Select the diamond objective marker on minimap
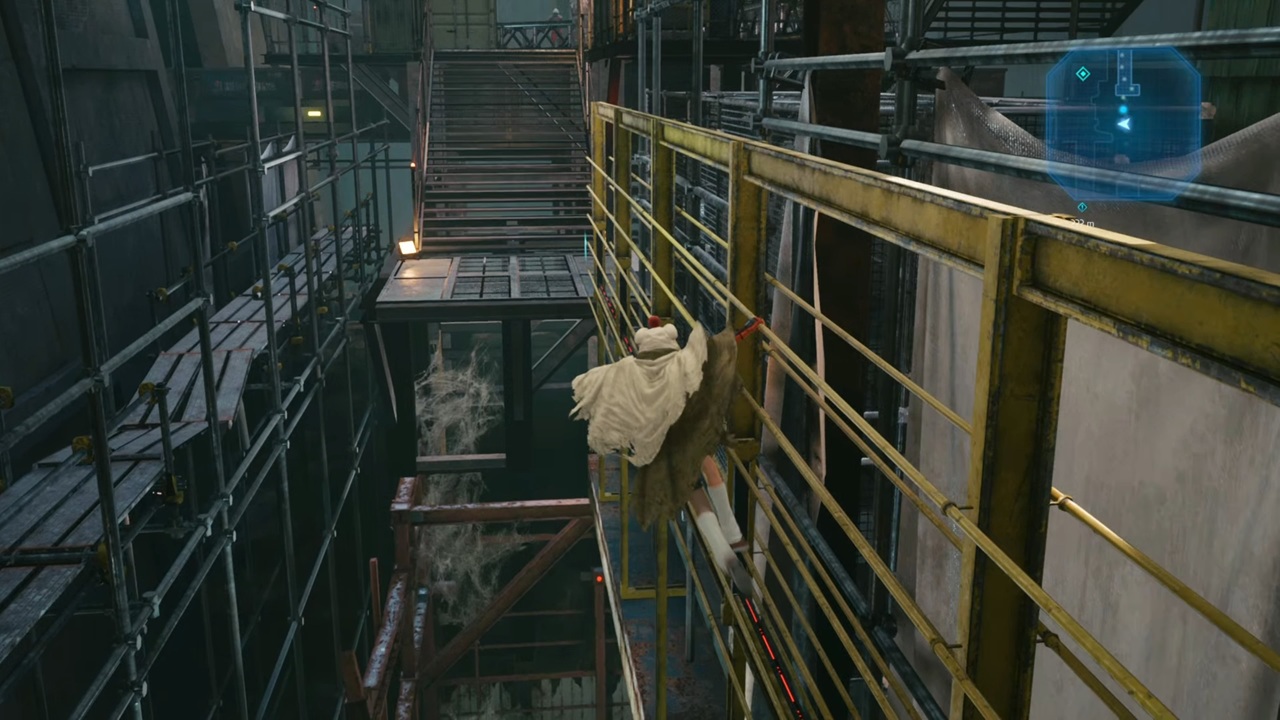The height and width of the screenshot is (720, 1280). [1082, 73]
